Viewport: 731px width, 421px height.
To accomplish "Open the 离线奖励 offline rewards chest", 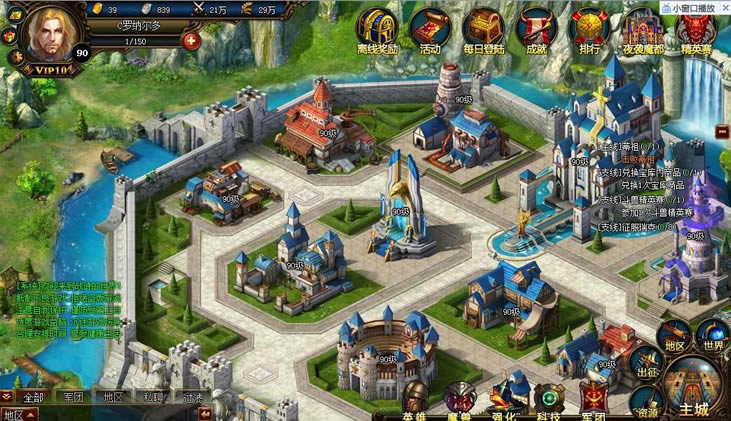I will (376, 30).
